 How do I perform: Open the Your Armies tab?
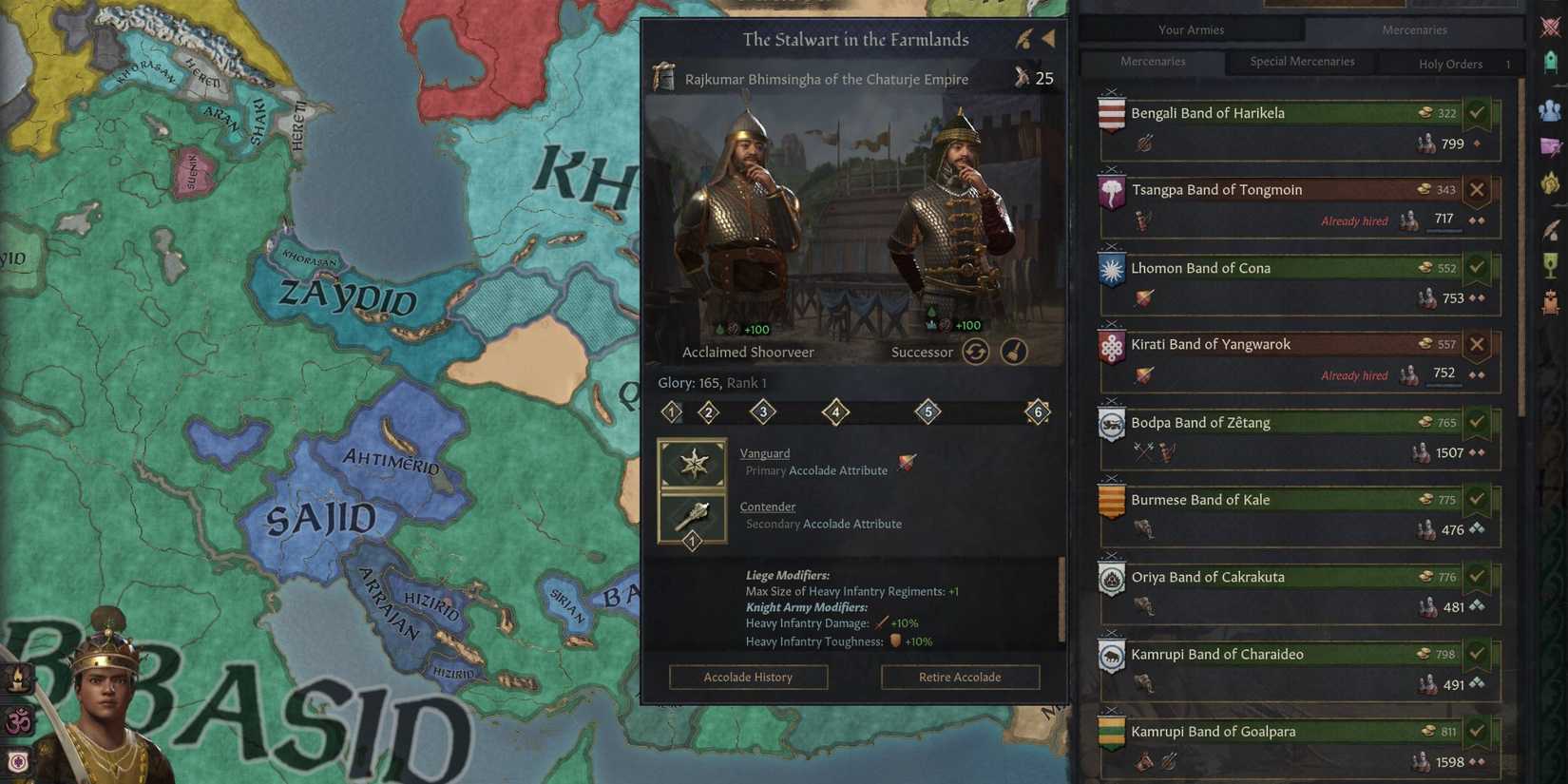click(1190, 29)
